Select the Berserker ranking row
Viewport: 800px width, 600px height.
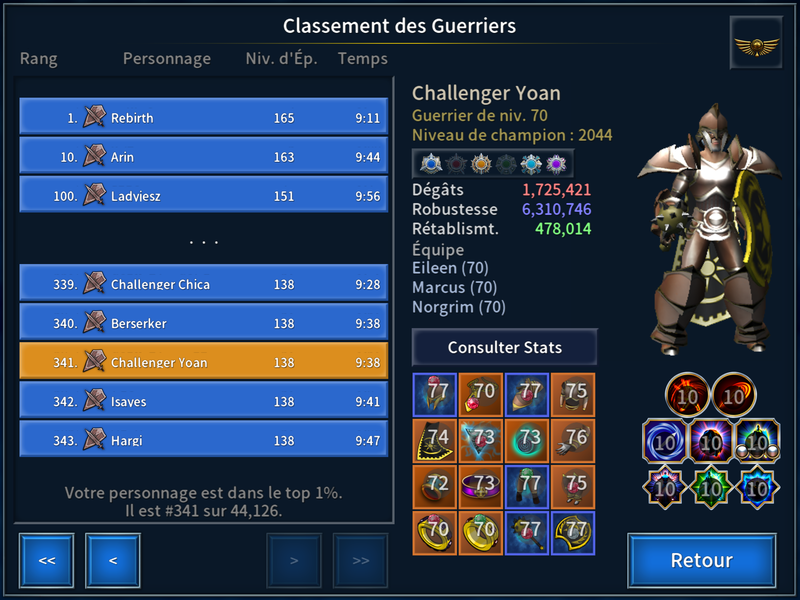203,323
